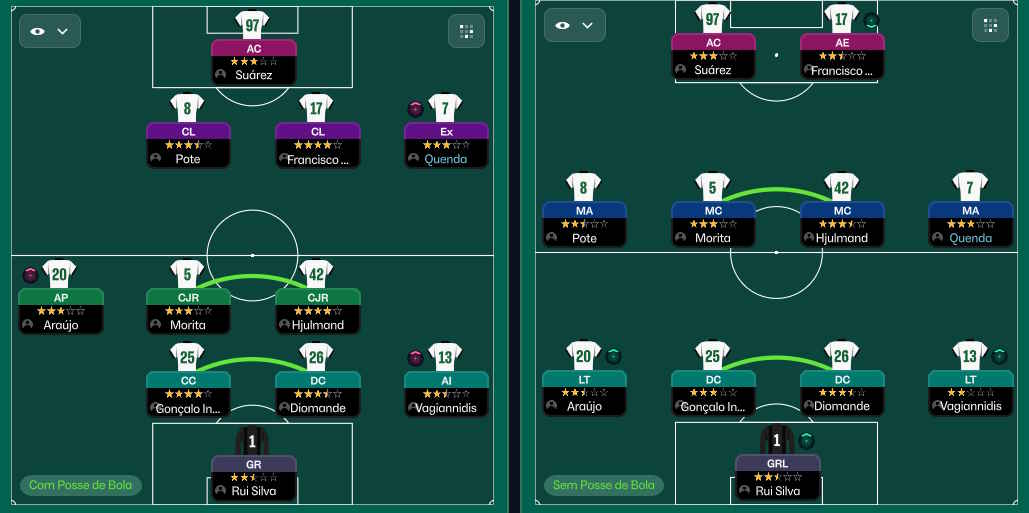1029x513 pixels.
Task: Choose Vagiannidis's LT role card
Action: pyautogui.click(x=970, y=393)
